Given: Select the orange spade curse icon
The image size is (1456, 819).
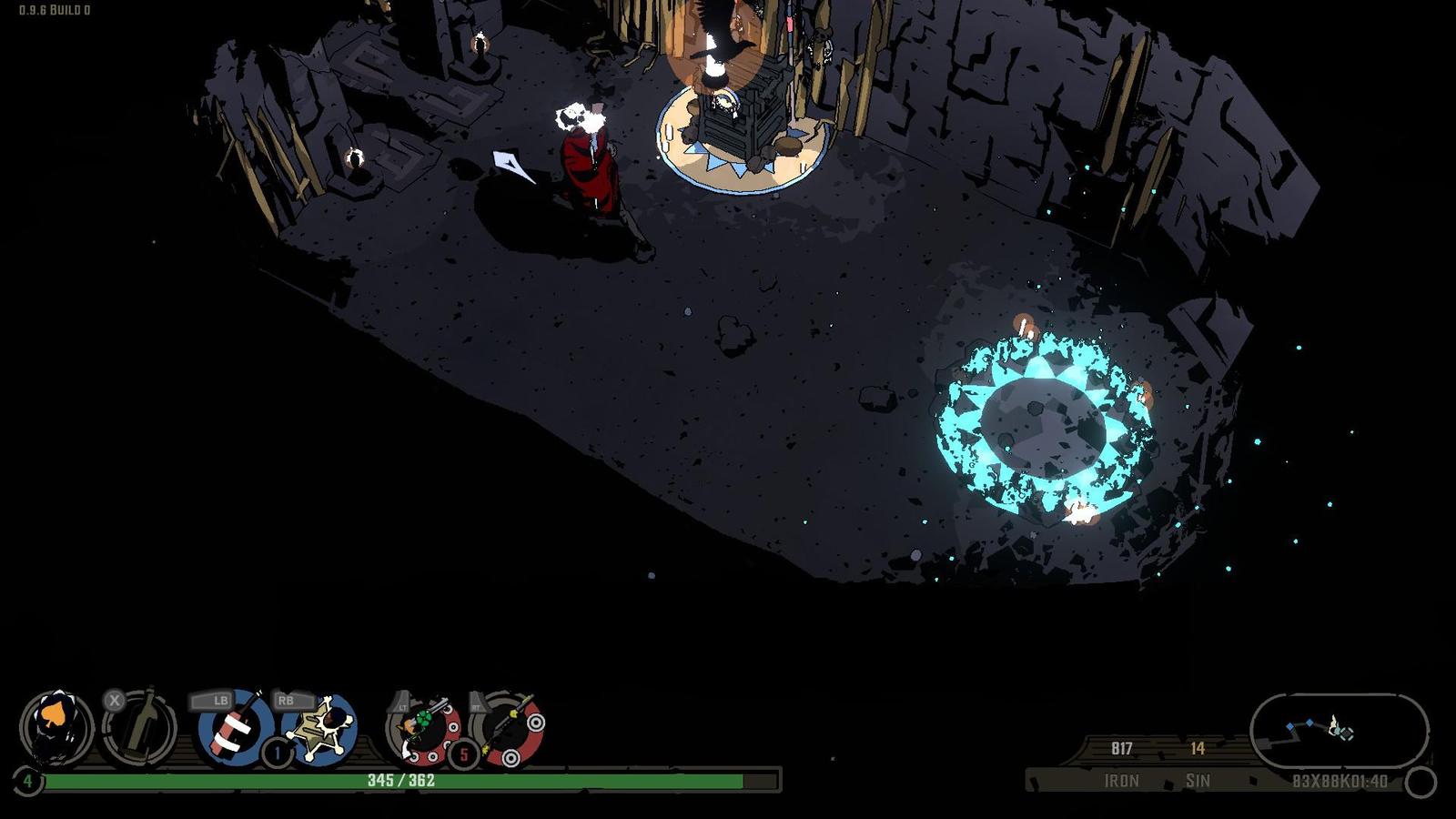Looking at the screenshot, I should pos(56,726).
